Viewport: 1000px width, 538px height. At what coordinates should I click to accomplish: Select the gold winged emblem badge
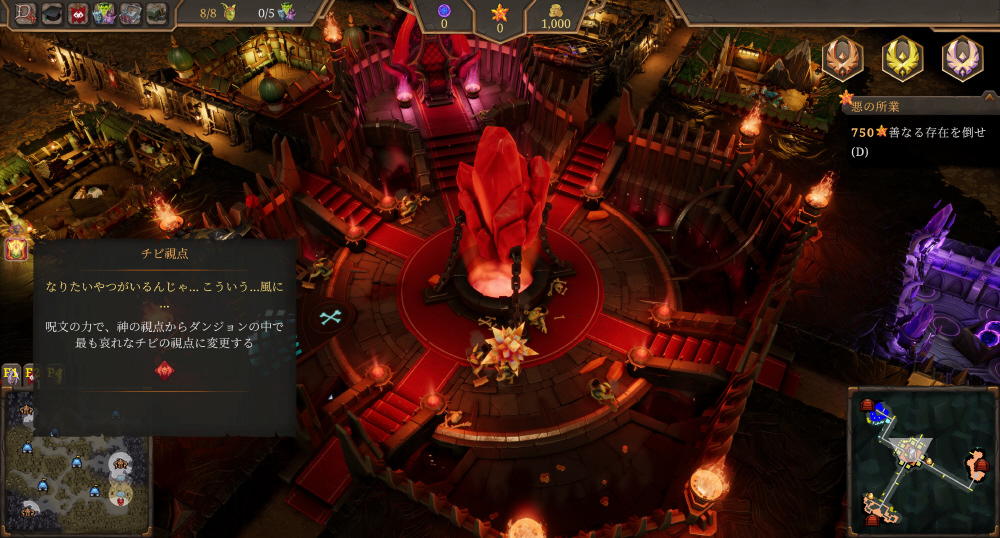(902, 58)
